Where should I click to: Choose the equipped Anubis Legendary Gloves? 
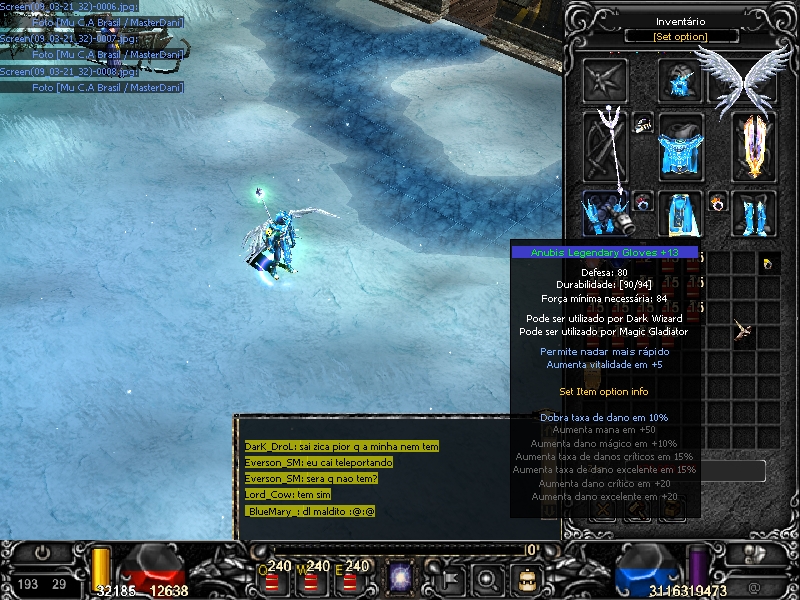point(606,213)
